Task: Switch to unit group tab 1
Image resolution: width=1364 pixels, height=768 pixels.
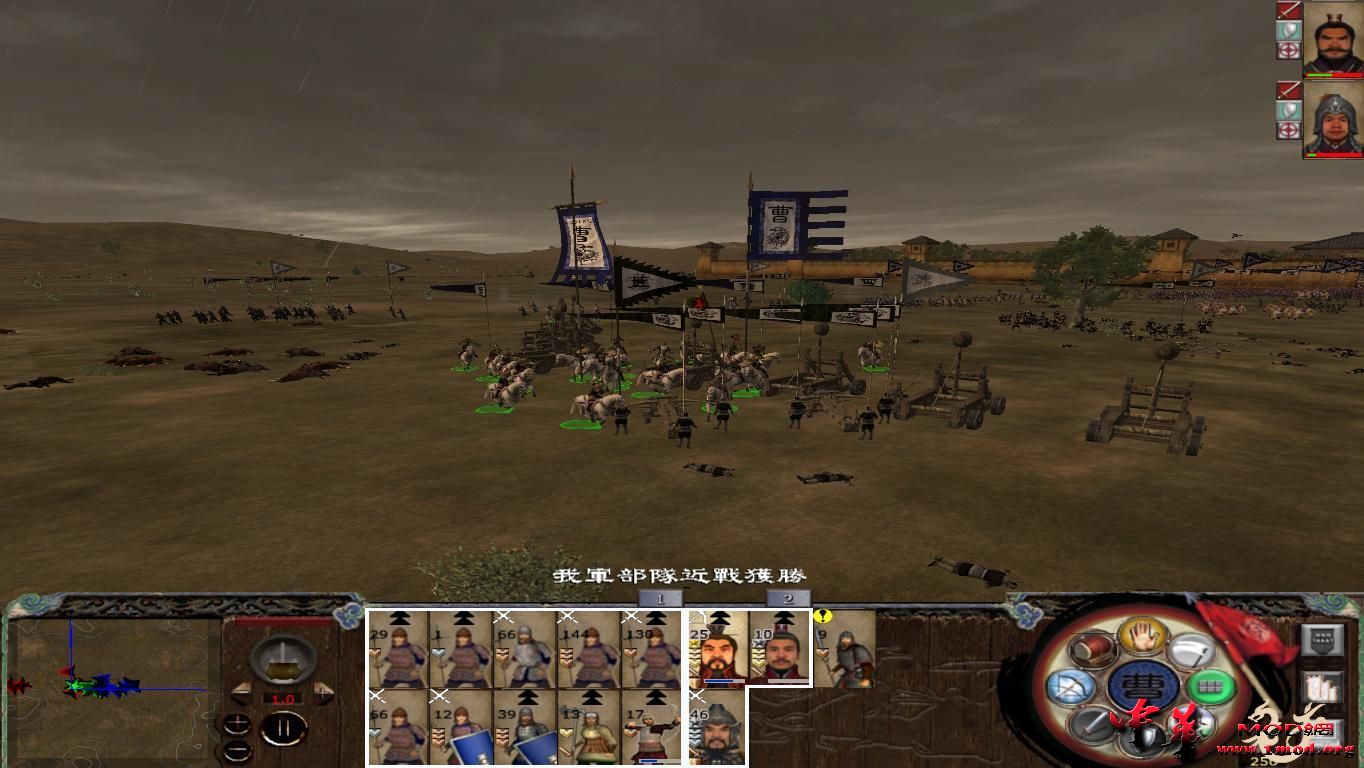Action: pyautogui.click(x=660, y=597)
